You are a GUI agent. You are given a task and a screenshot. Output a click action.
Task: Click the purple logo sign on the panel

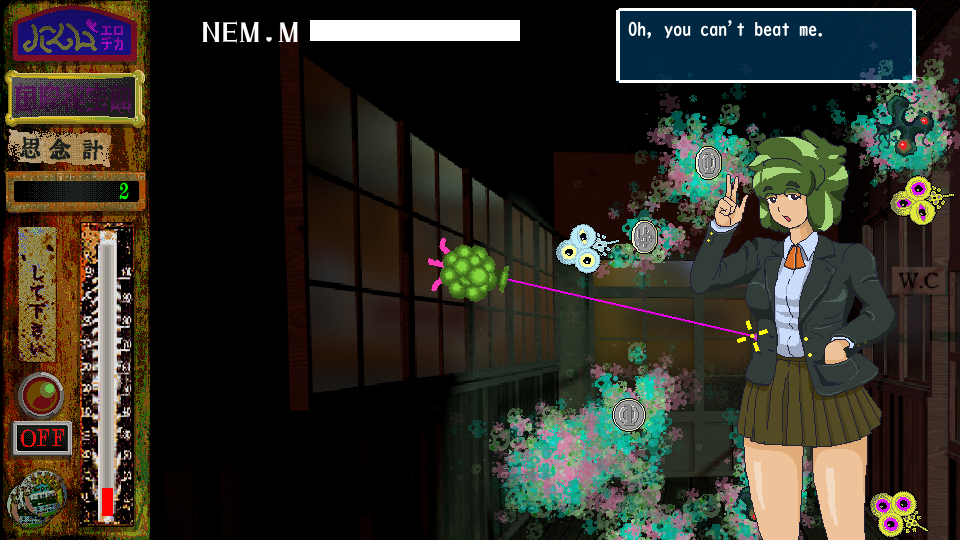pyautogui.click(x=75, y=39)
